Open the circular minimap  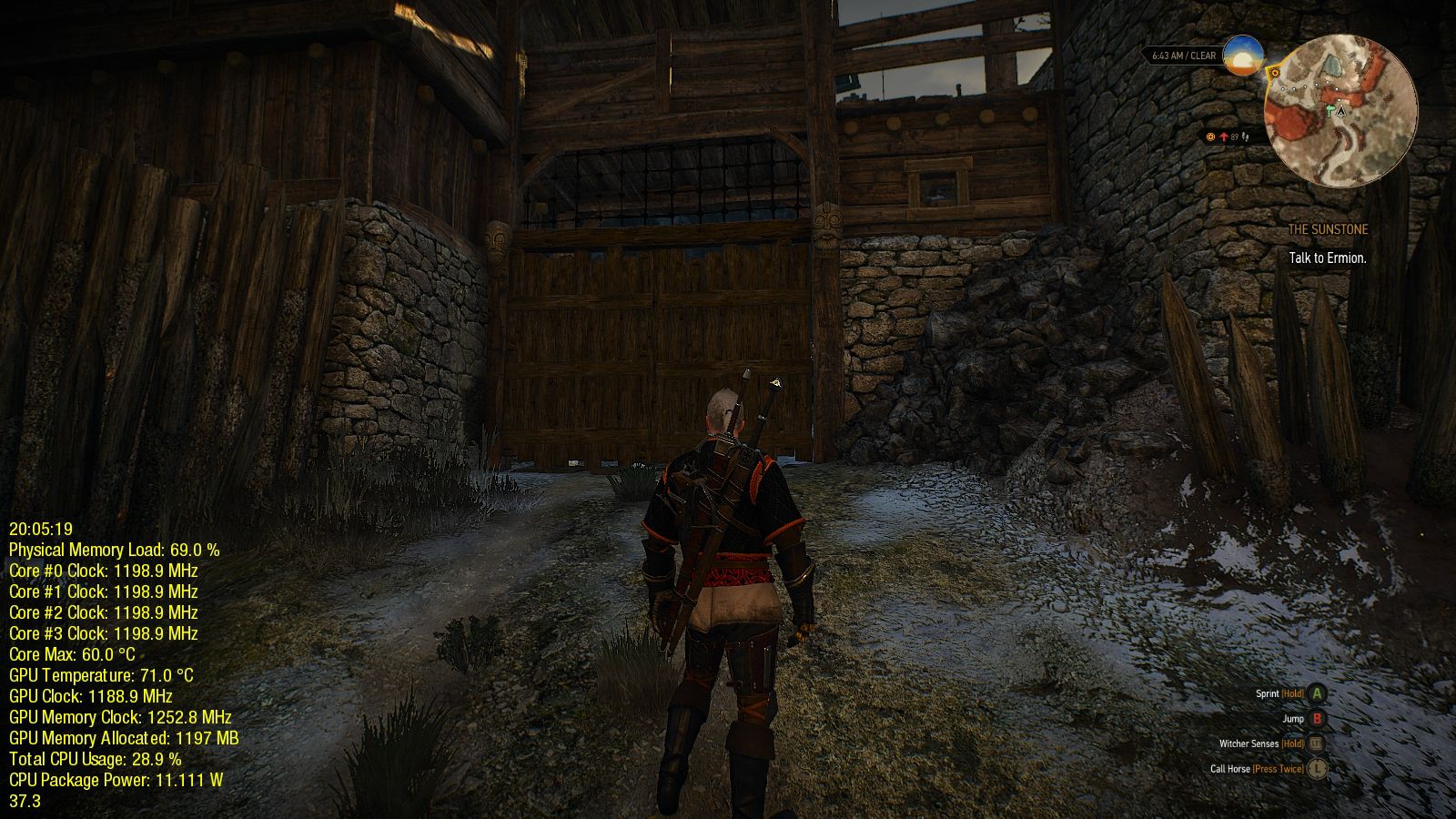point(1340,111)
